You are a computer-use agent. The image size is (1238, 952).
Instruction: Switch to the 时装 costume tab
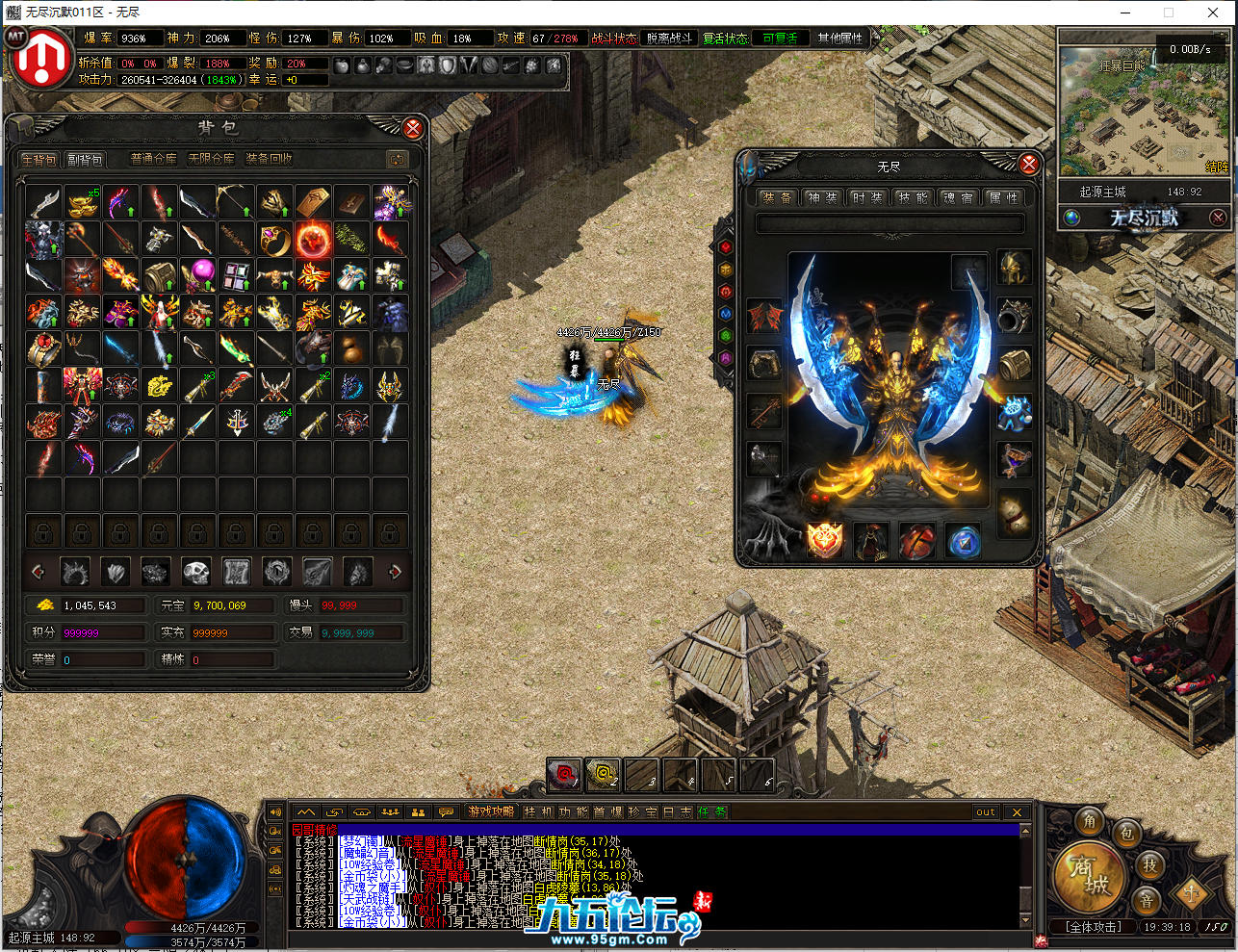click(x=866, y=197)
